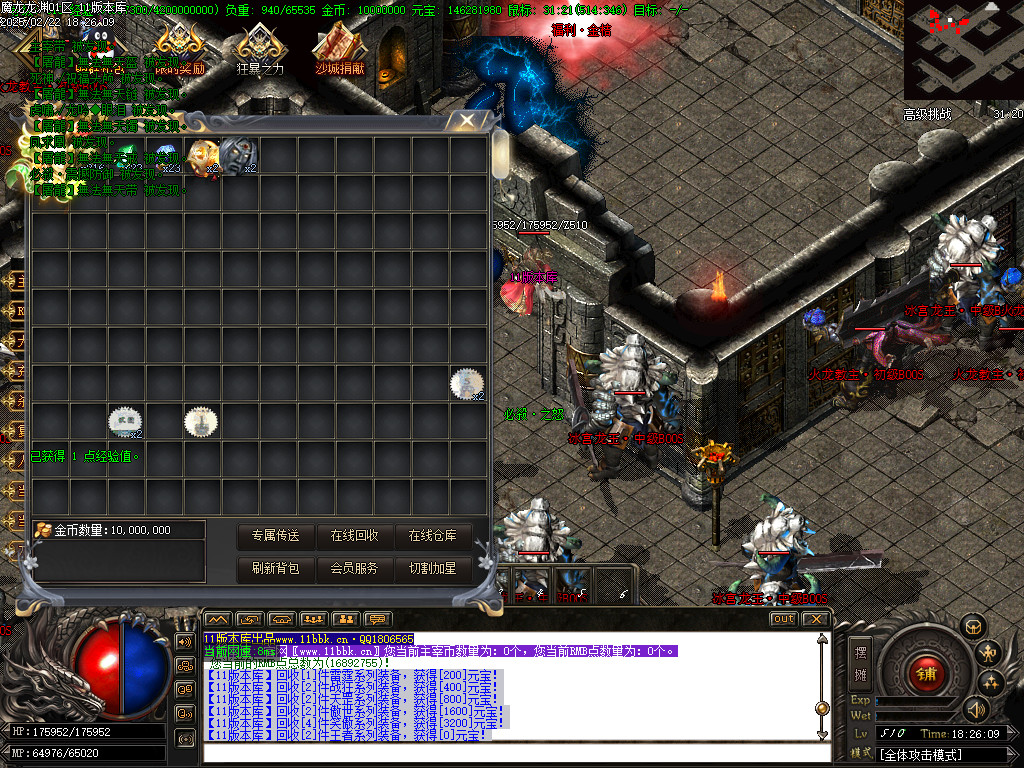
Task: Open the 在线仓库 online warehouse
Action: [x=432, y=536]
